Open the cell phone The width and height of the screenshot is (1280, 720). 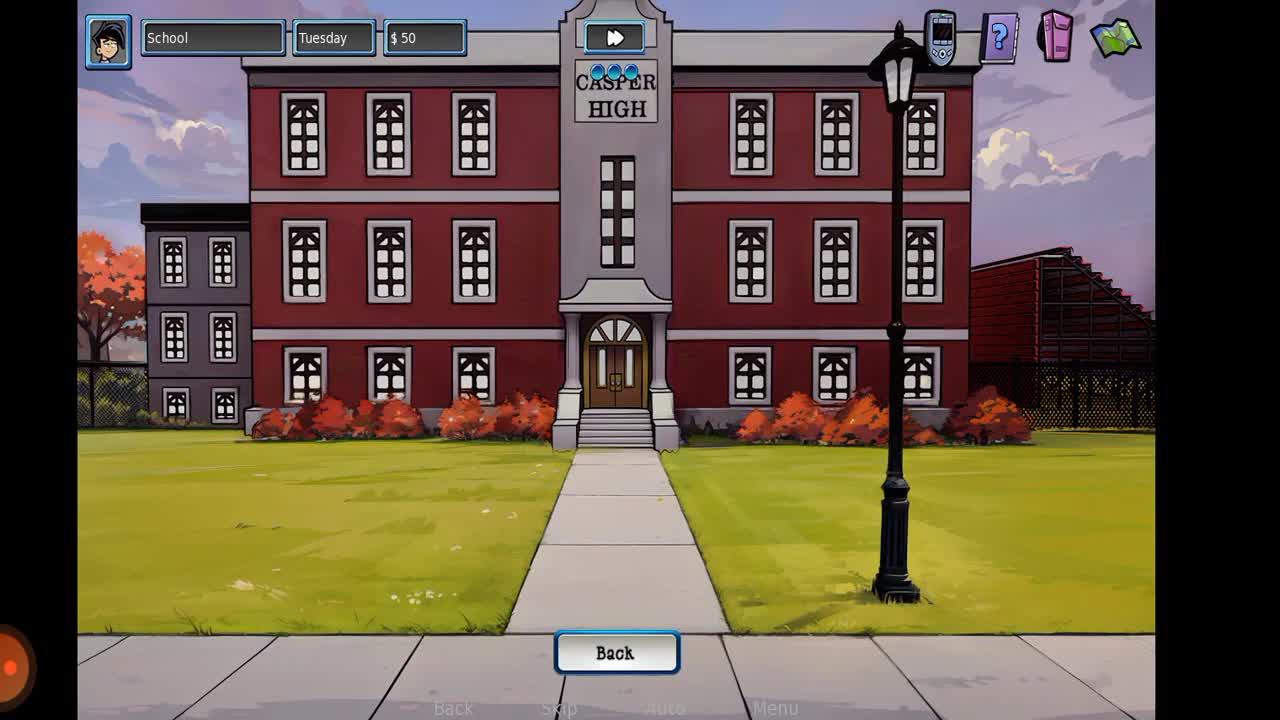[940, 38]
